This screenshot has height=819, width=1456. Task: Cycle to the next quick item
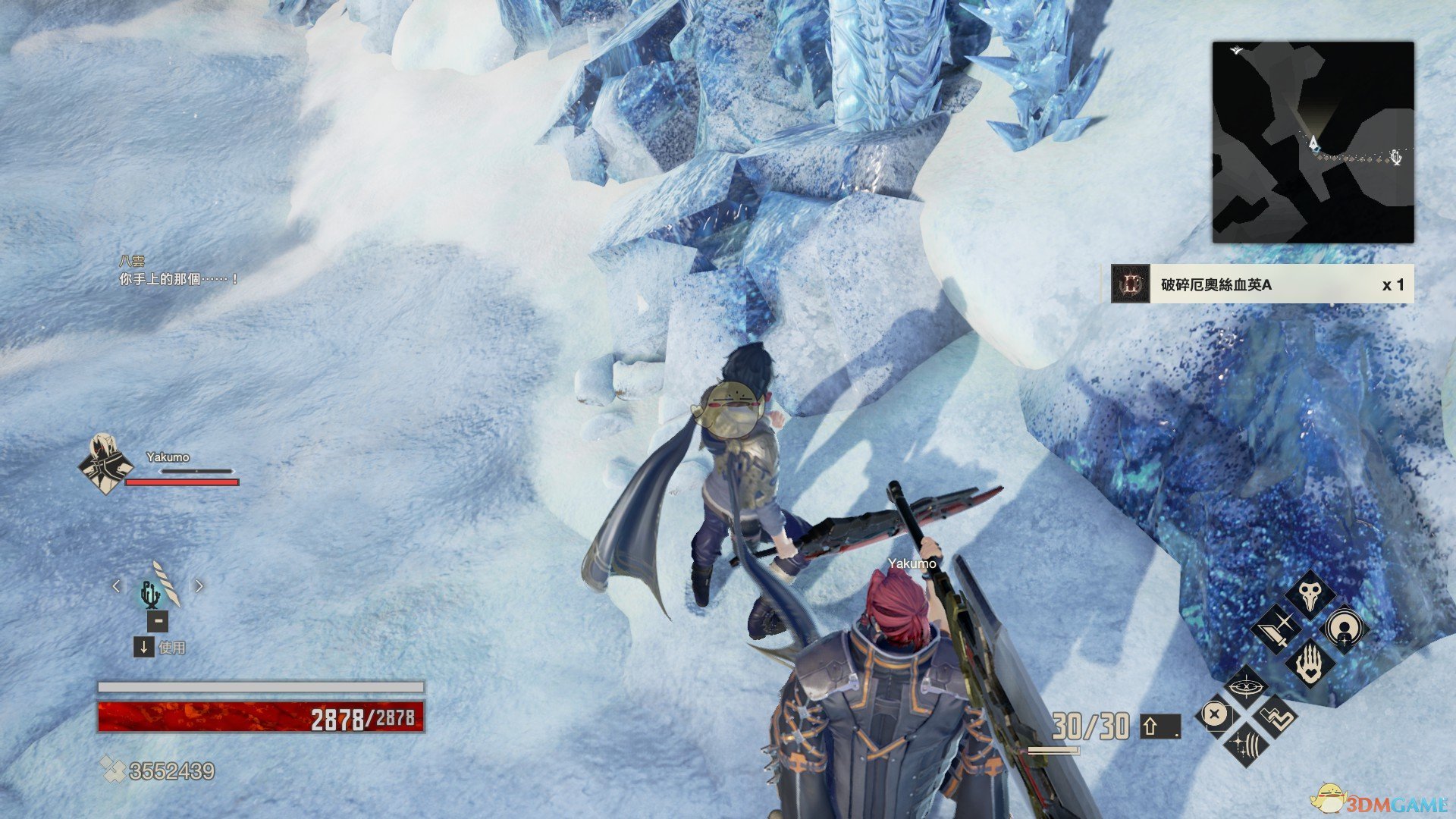(x=199, y=586)
